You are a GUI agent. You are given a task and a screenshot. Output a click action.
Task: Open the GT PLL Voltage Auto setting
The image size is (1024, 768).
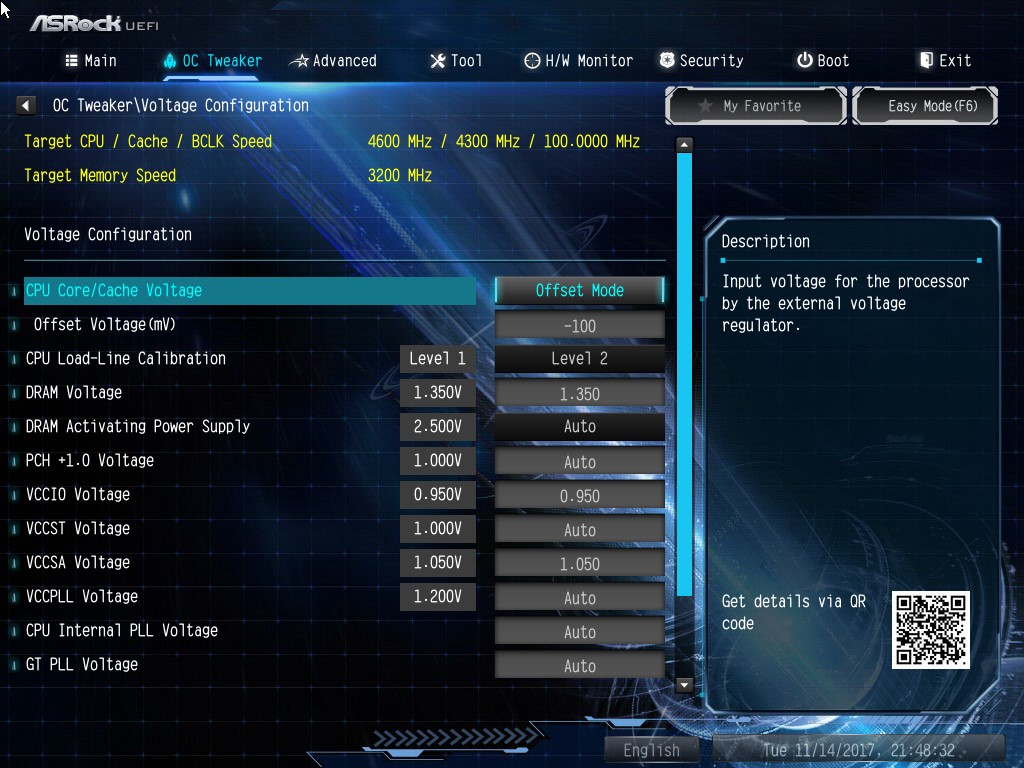point(580,665)
